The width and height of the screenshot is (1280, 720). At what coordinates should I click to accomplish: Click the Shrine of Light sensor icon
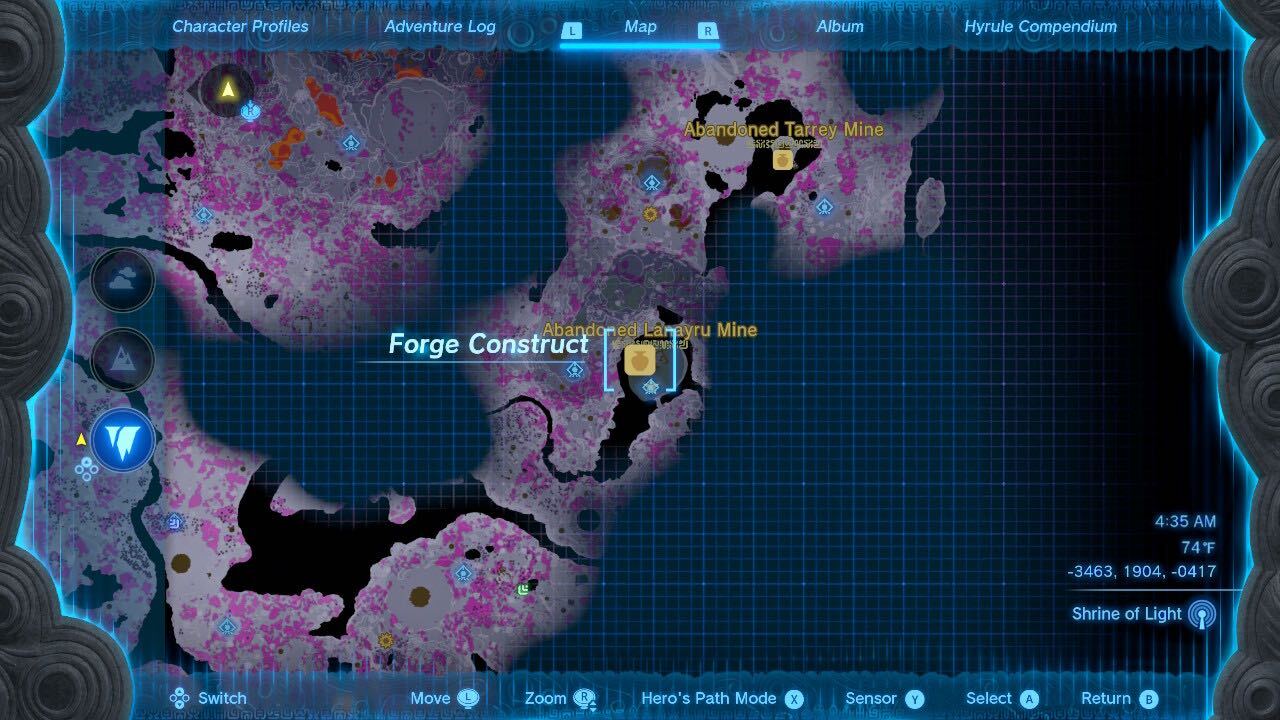coord(1204,614)
